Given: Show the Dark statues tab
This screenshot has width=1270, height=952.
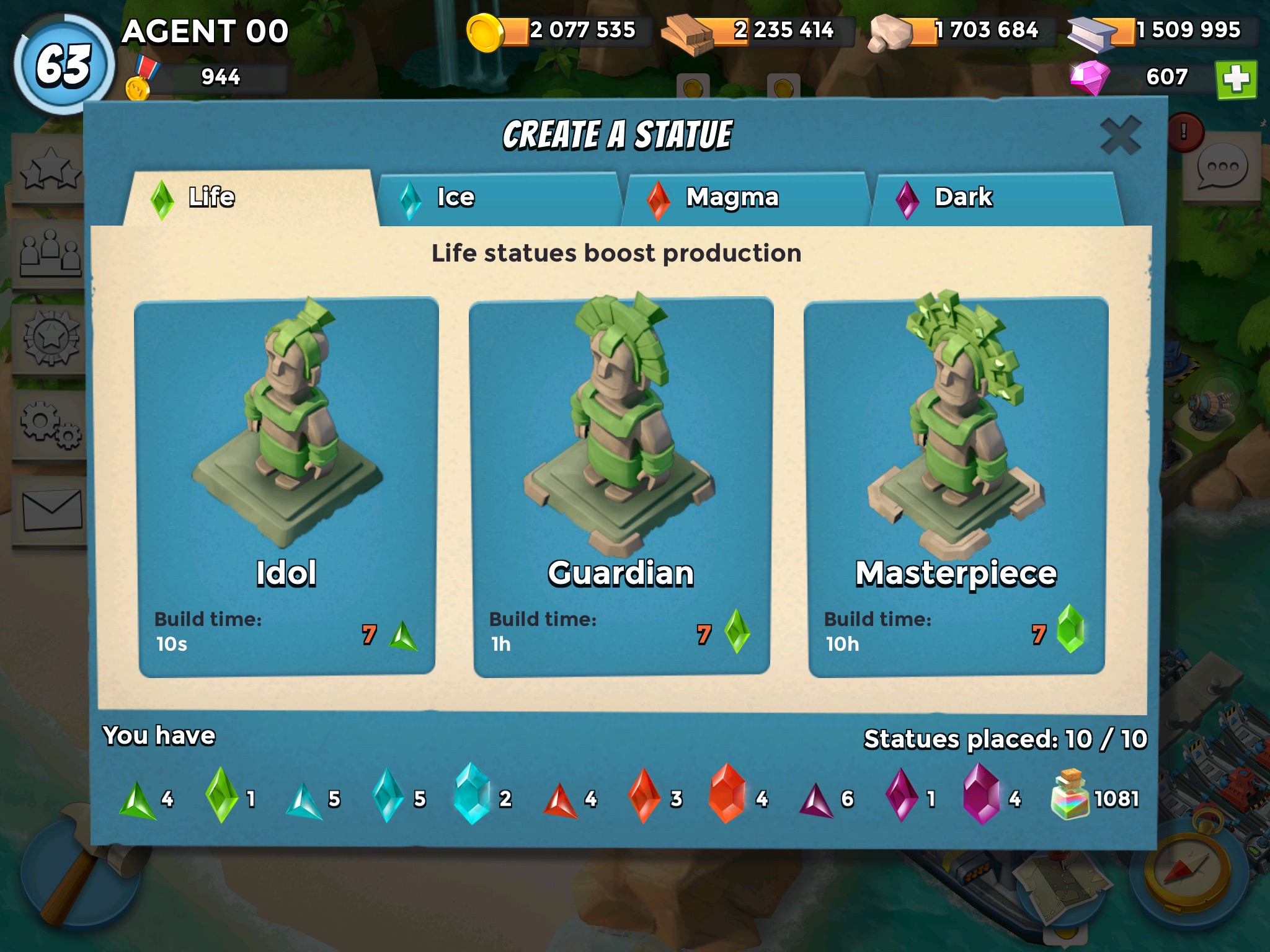Looking at the screenshot, I should pyautogui.click(x=995, y=198).
